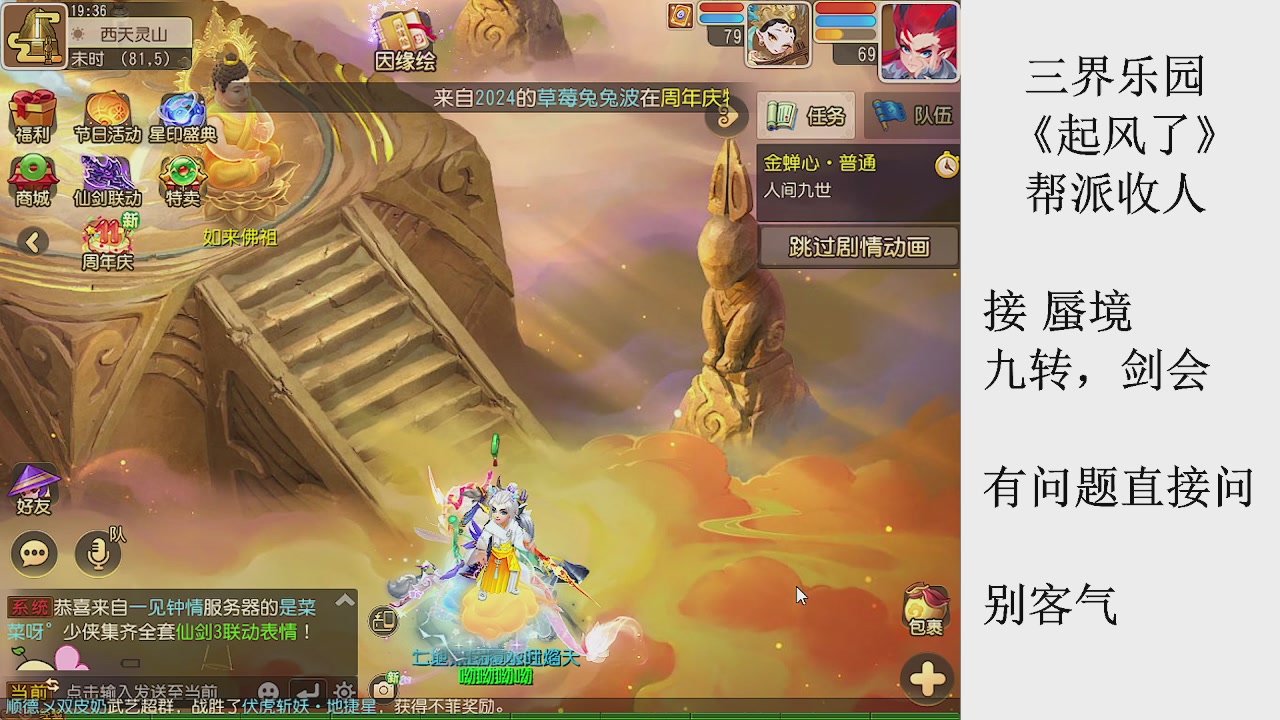Screen dimensions: 1280x720
Task: Expand the plus quick-action button
Action: click(x=925, y=678)
